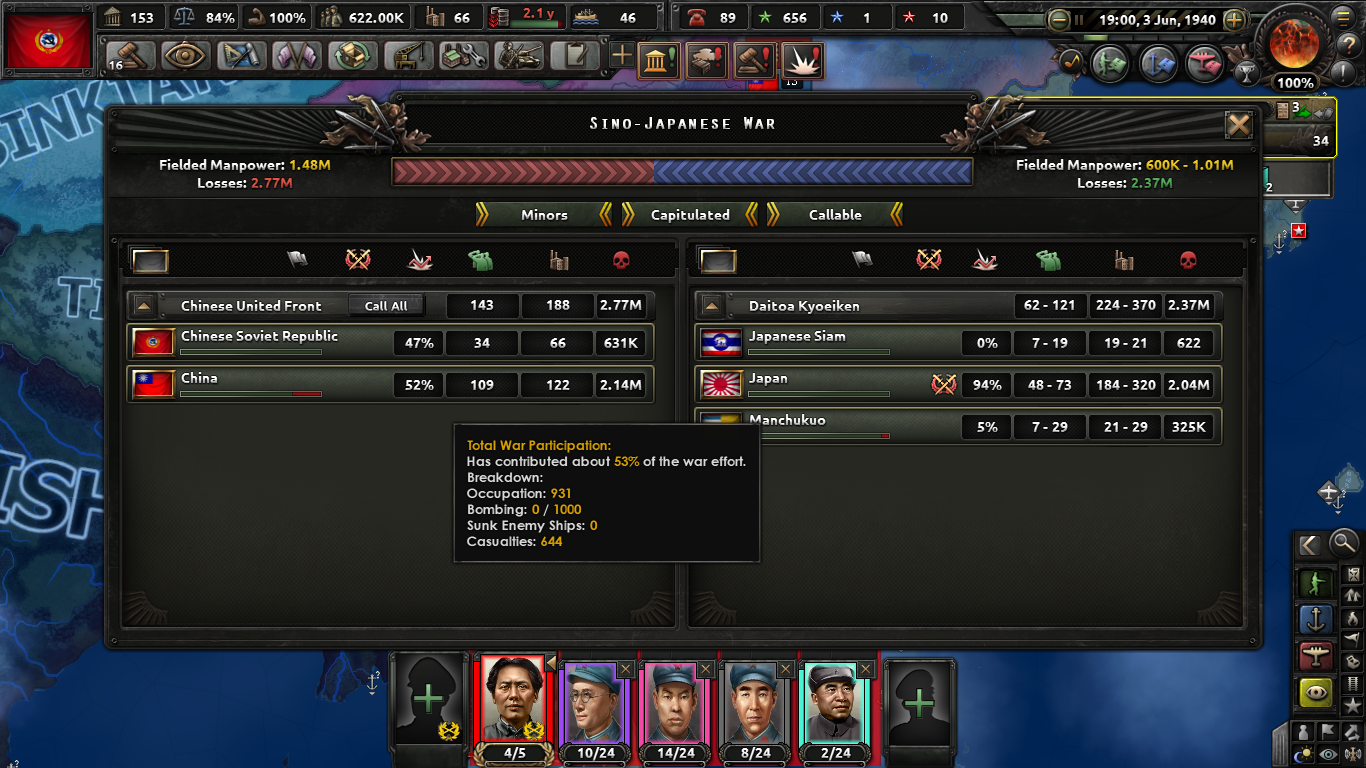Open the Recruit and Deploy menu

[521, 56]
